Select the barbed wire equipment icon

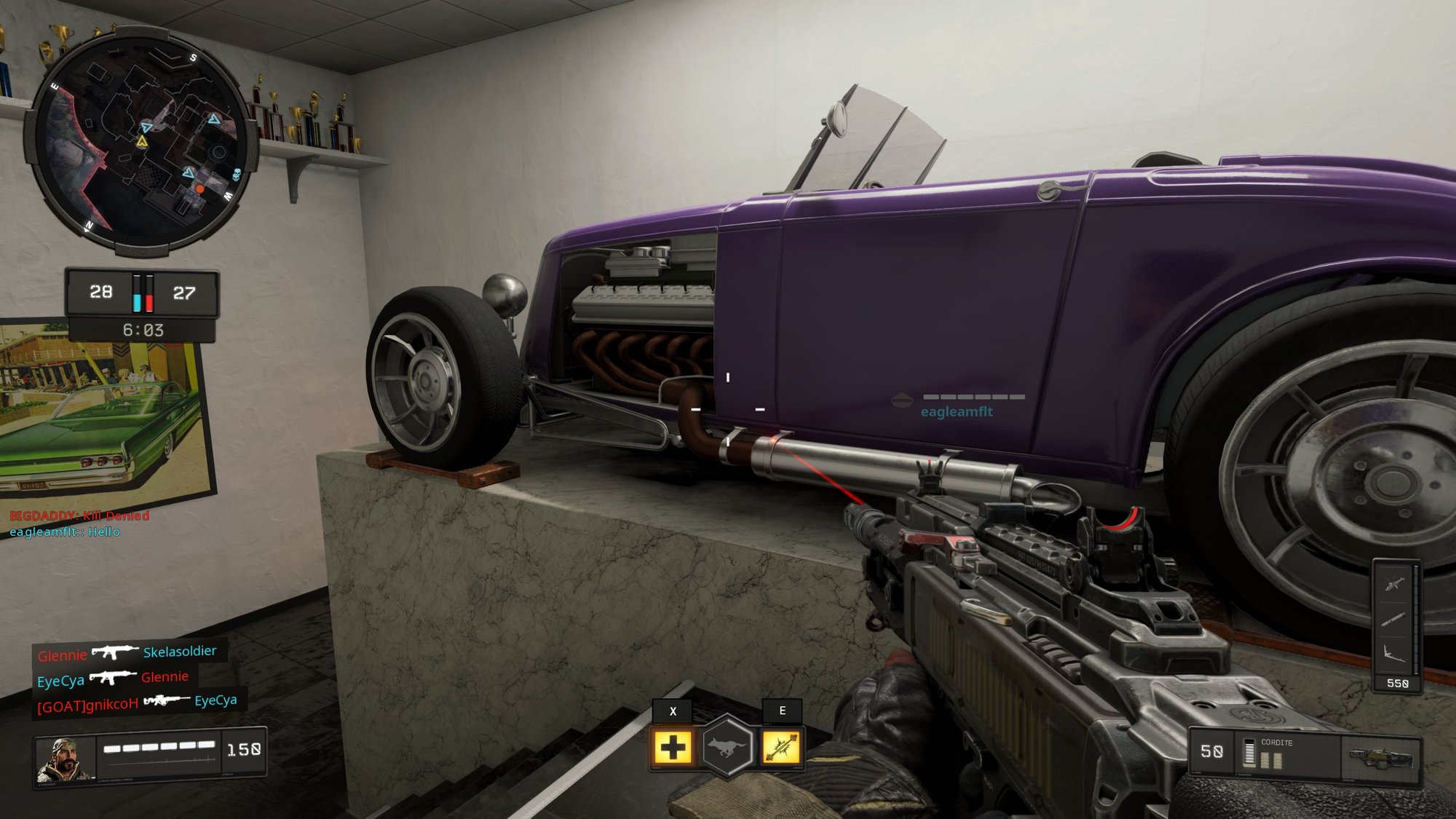click(781, 748)
